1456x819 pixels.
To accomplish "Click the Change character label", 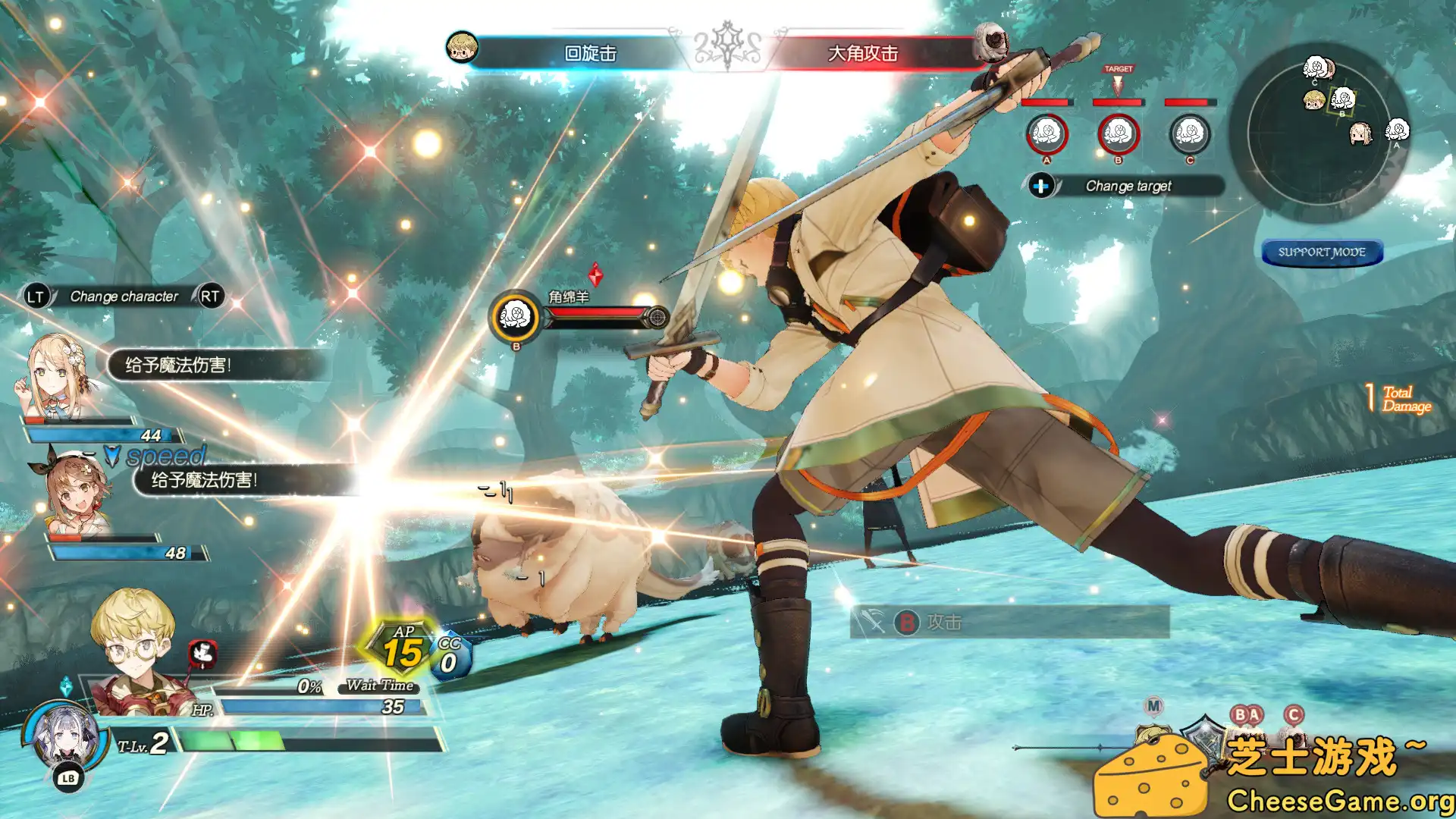I will coord(124,297).
